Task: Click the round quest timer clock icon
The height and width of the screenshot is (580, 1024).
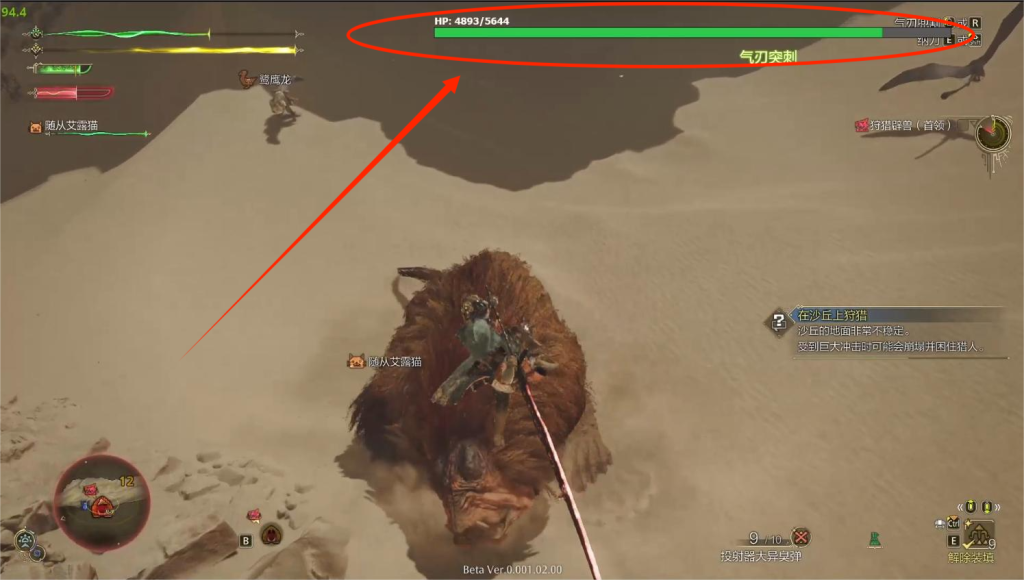Action: (x=993, y=133)
